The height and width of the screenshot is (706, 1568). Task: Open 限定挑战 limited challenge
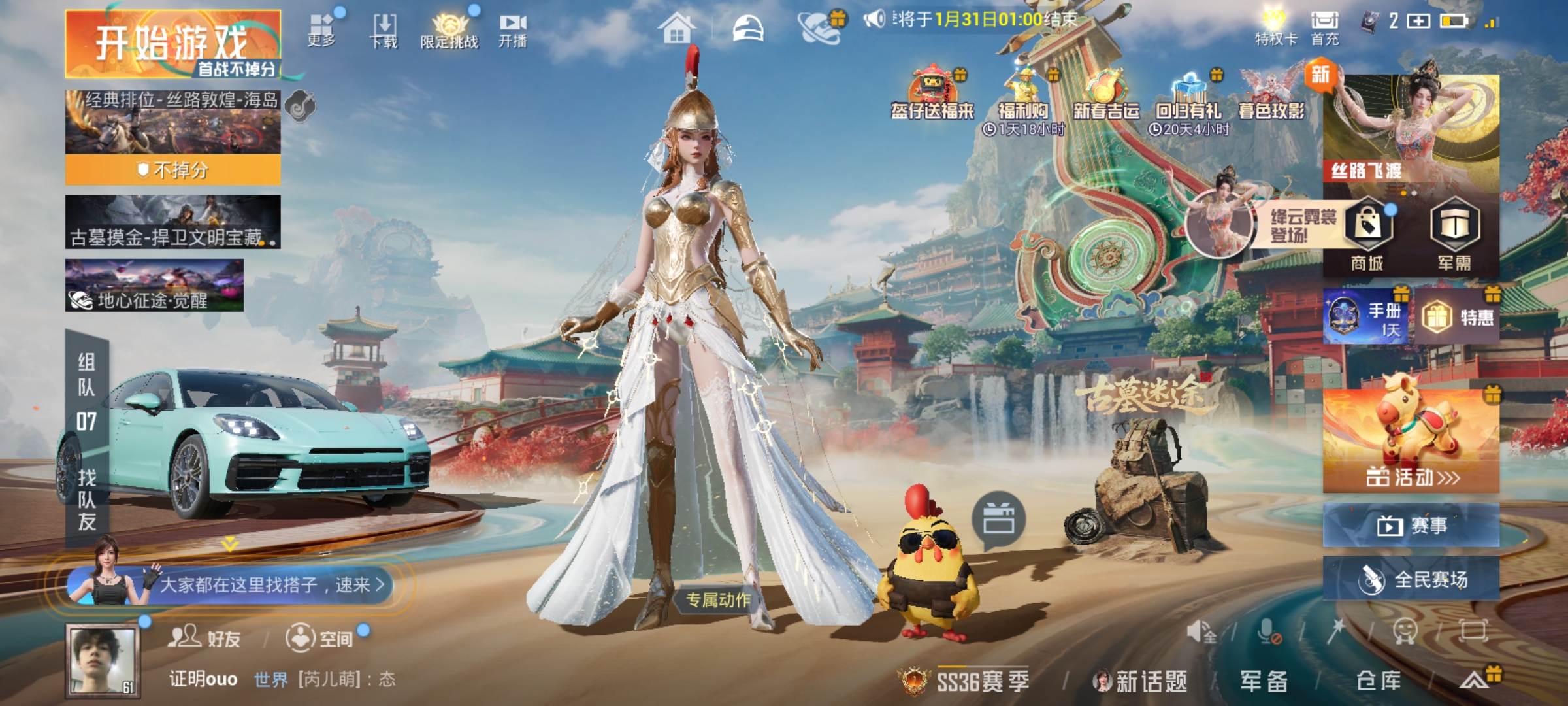449,31
